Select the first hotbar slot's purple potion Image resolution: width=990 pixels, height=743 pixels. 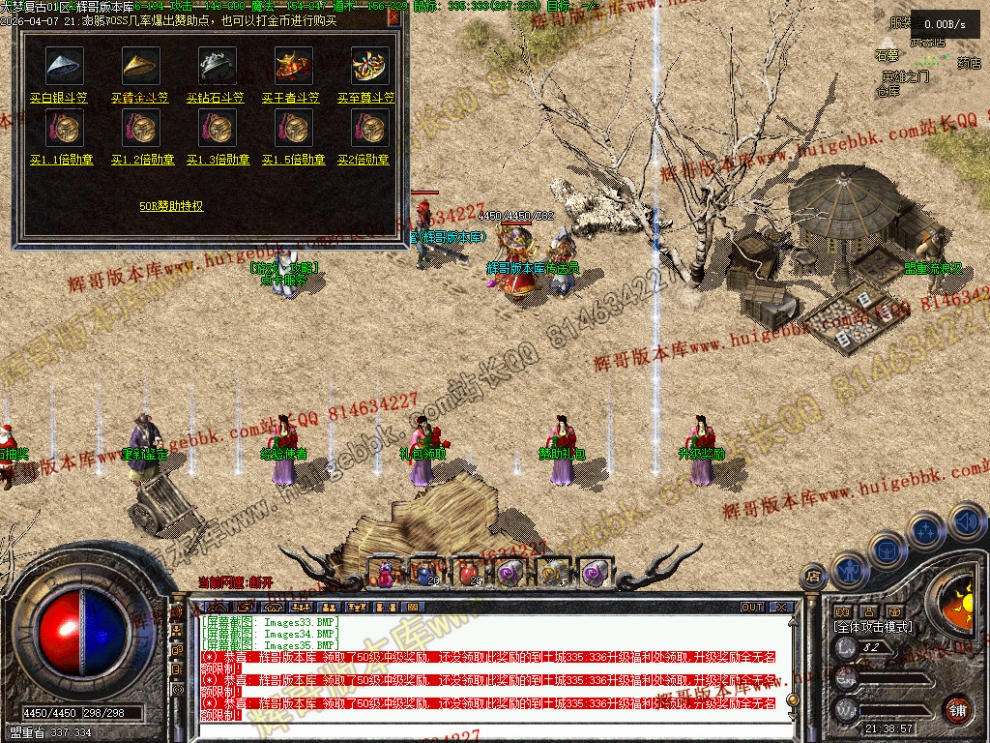tap(385, 573)
